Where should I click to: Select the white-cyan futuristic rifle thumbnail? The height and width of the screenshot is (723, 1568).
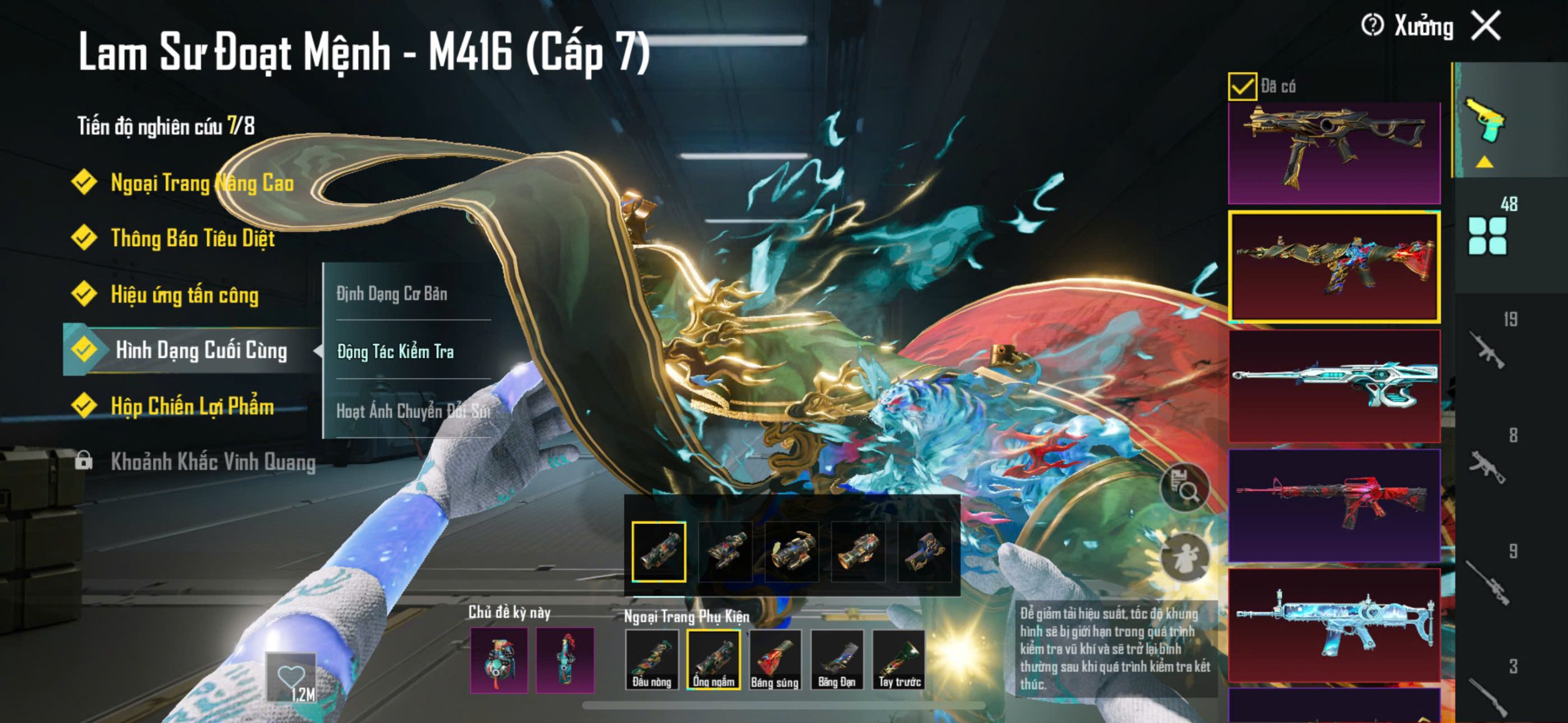[1334, 386]
